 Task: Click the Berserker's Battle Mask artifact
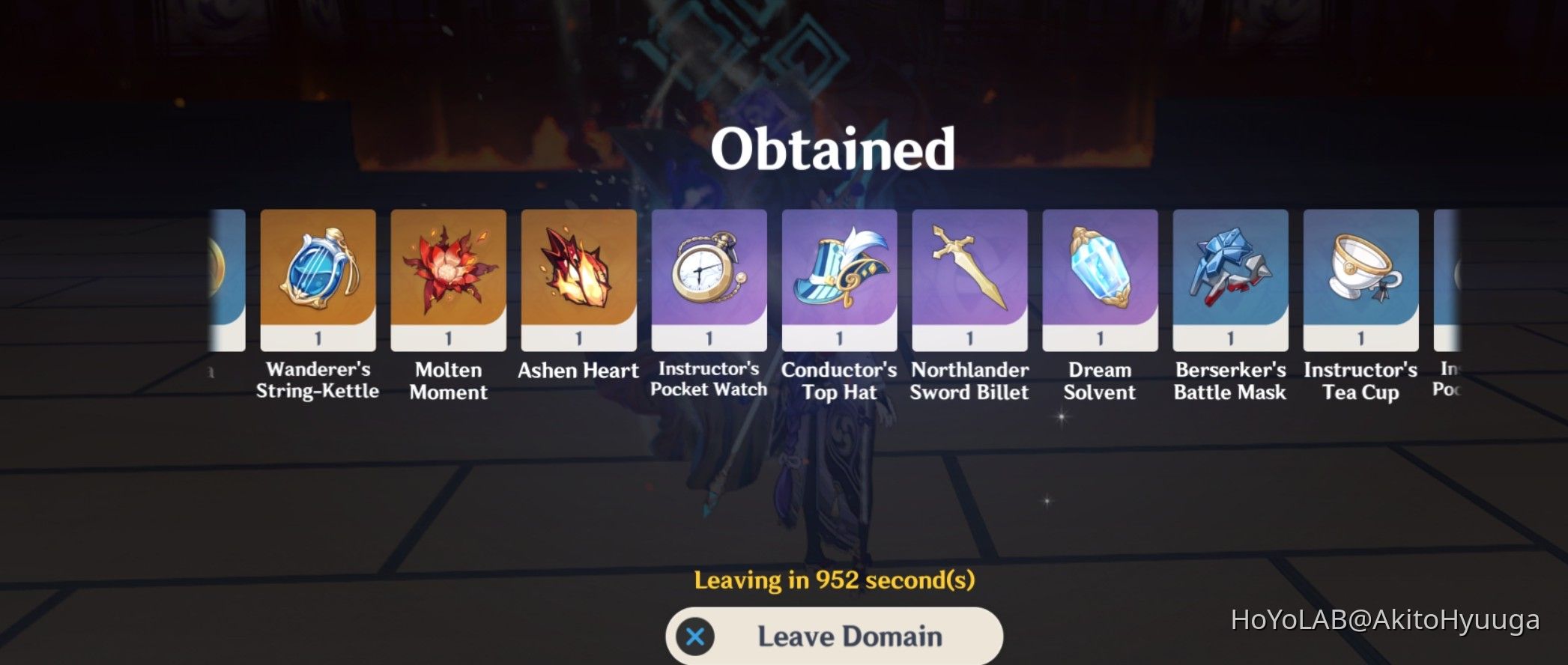click(x=1229, y=279)
